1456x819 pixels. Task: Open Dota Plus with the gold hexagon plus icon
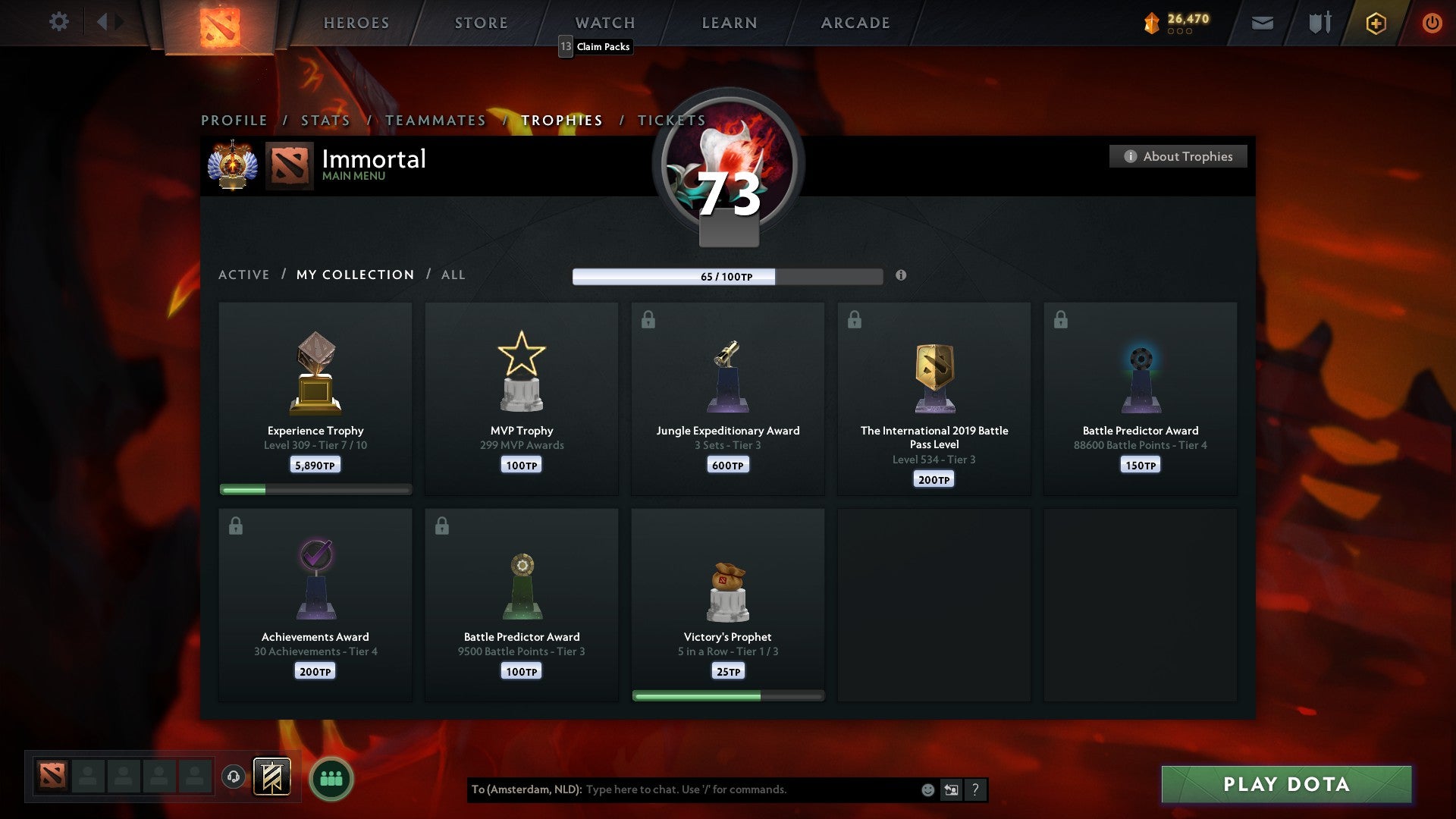click(1376, 23)
